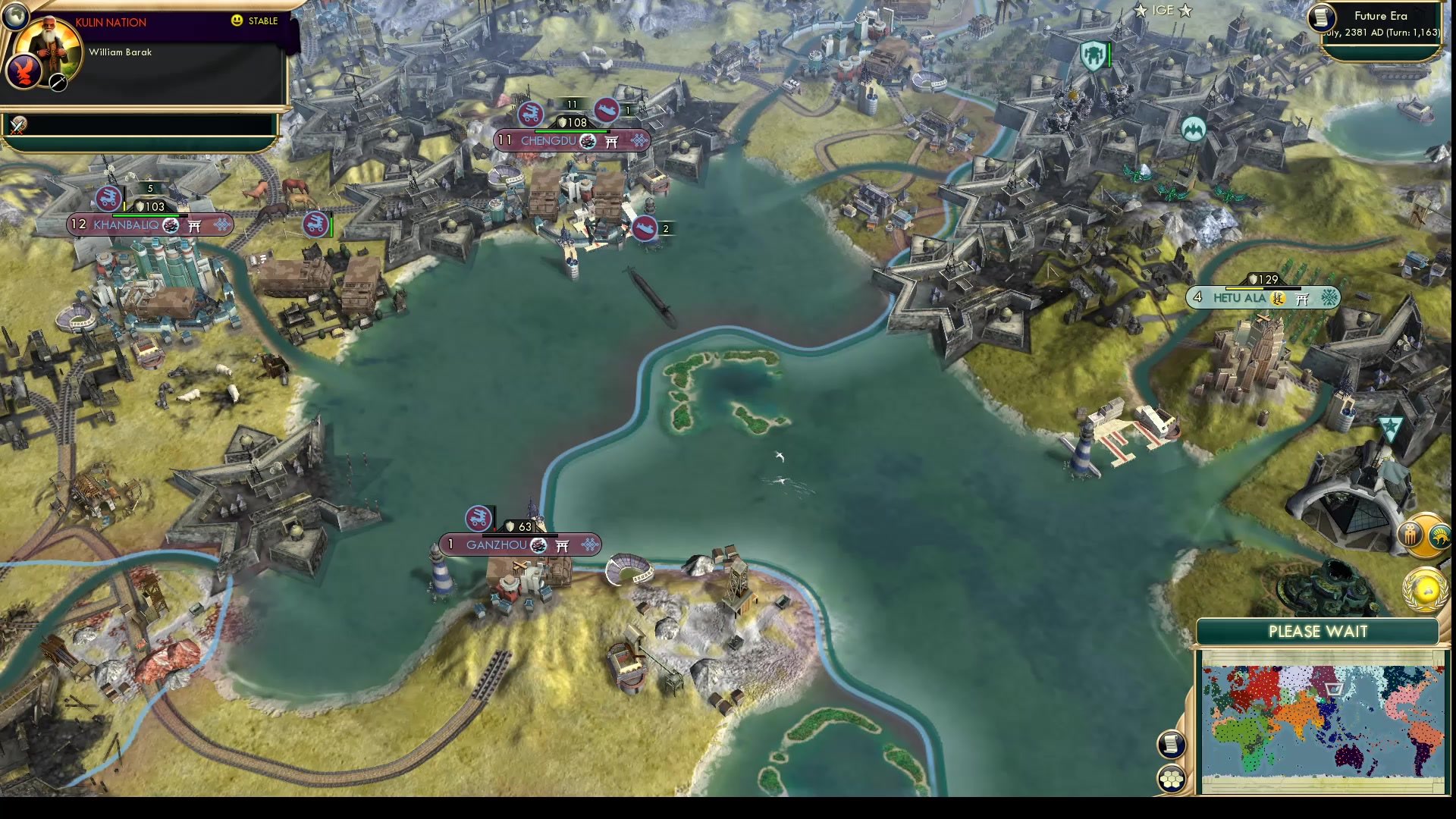Click the World Congress laurel medallion icon

tap(1426, 588)
